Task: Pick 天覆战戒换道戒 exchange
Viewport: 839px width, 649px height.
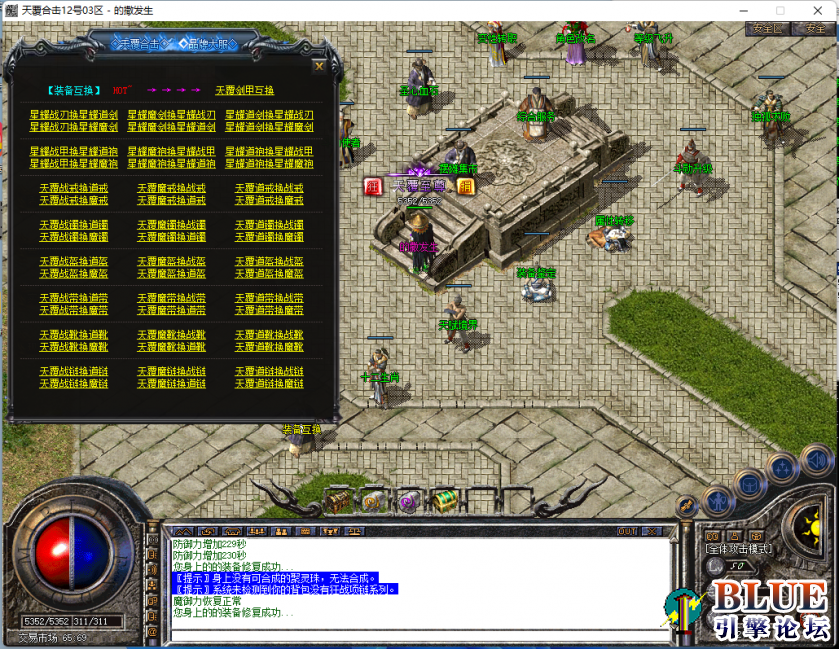Action: tap(73, 188)
